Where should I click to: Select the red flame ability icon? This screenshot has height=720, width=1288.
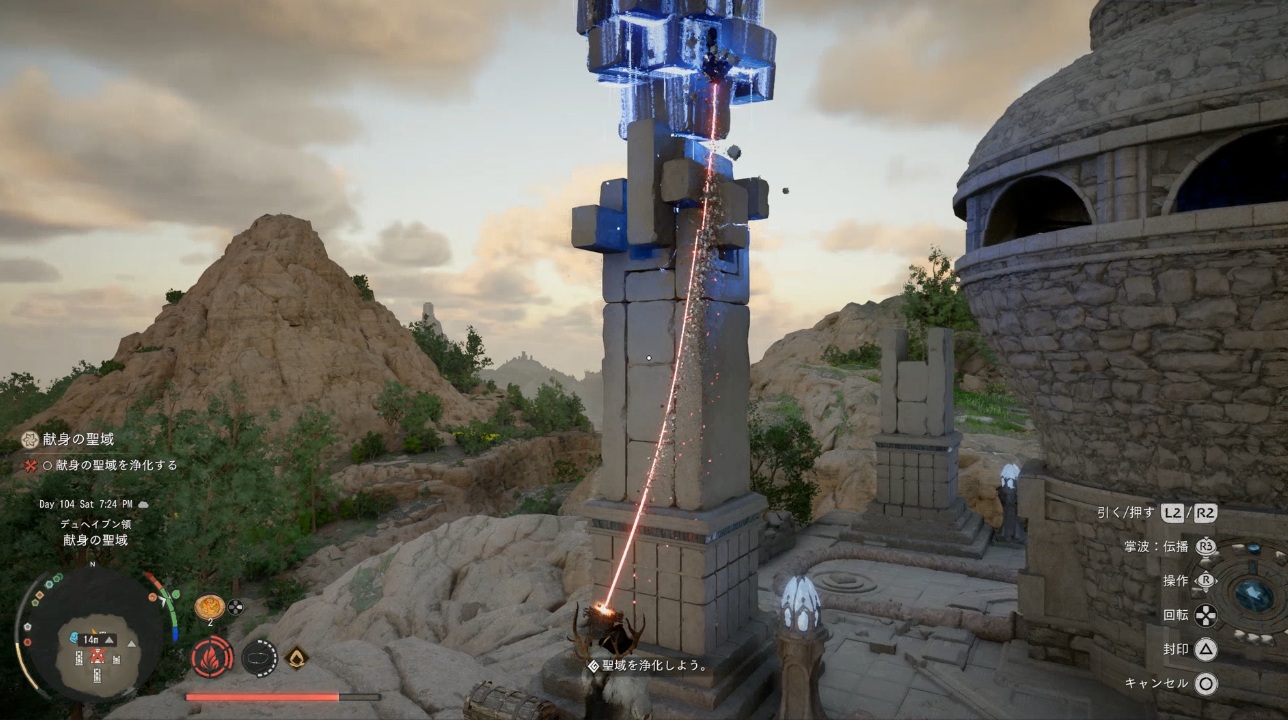pyautogui.click(x=212, y=657)
